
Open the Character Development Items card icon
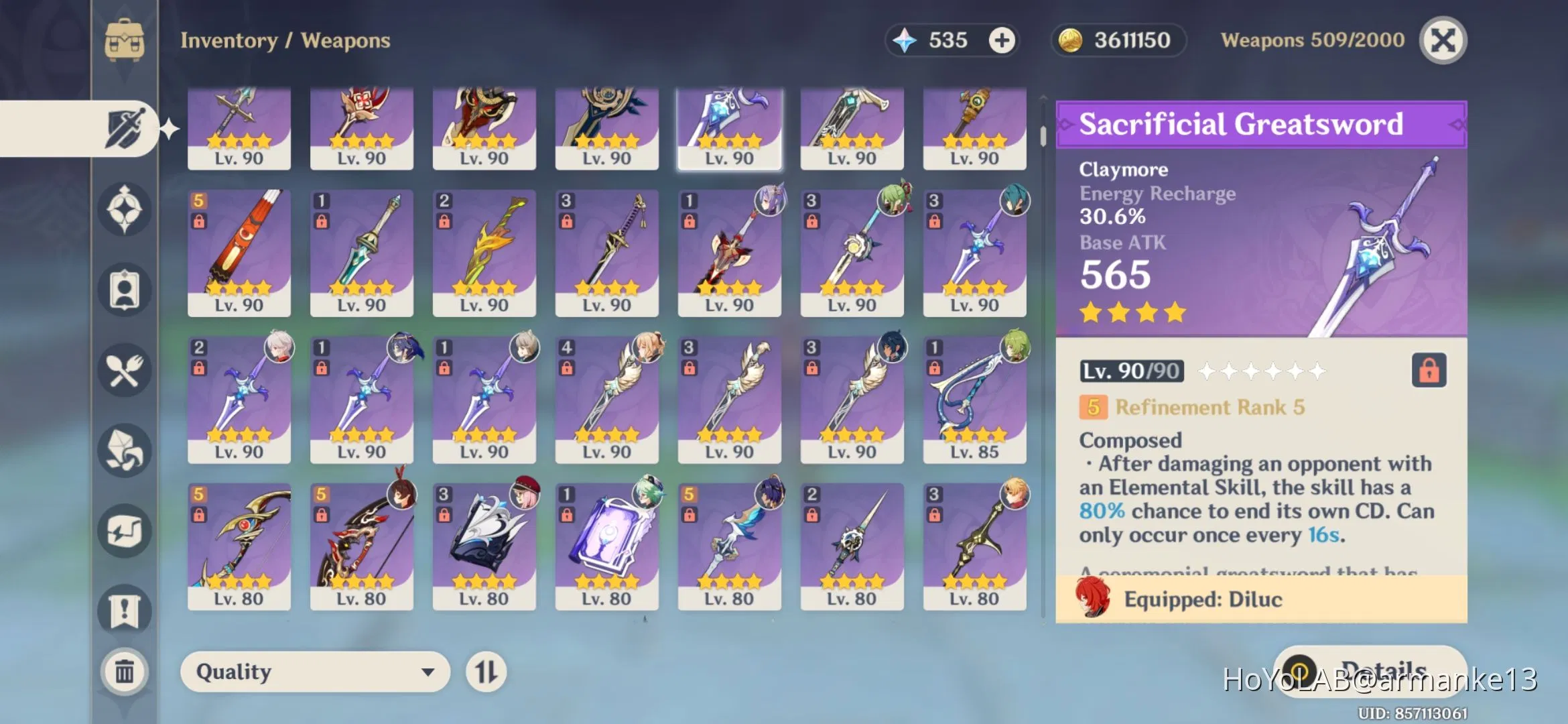coord(124,288)
